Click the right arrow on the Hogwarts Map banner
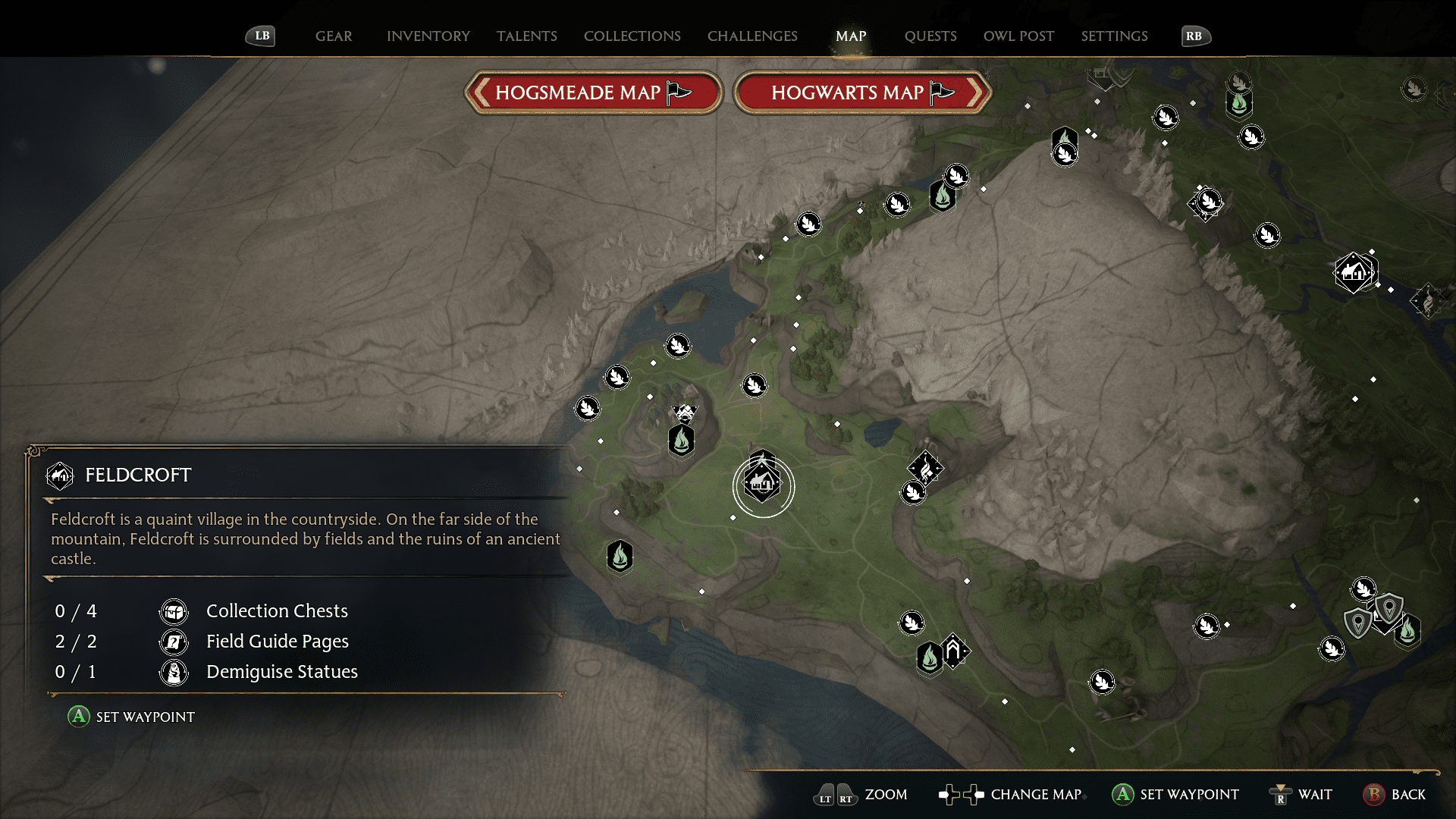Image resolution: width=1456 pixels, height=819 pixels. point(975,93)
